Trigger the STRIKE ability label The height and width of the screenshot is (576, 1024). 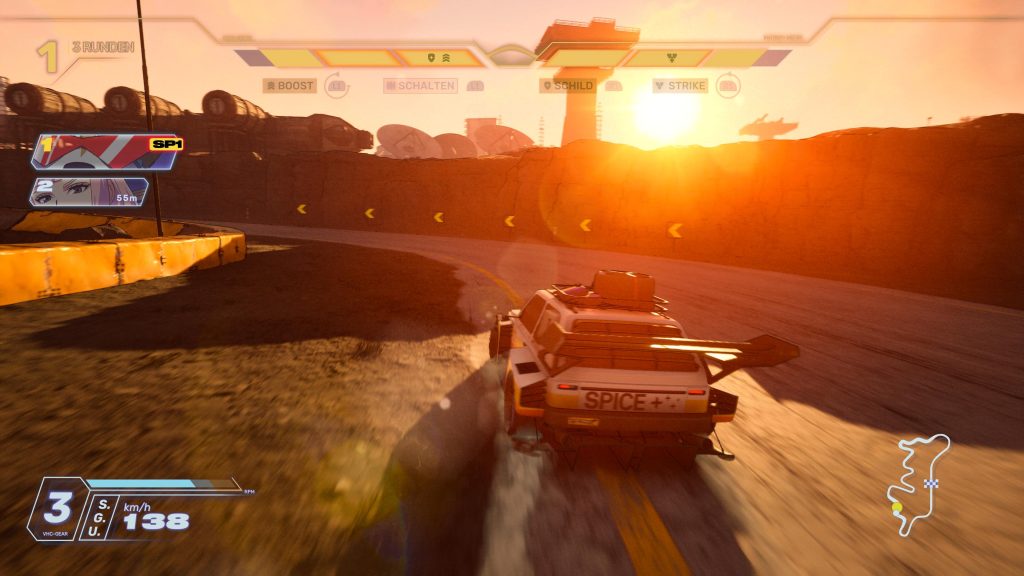(x=680, y=86)
